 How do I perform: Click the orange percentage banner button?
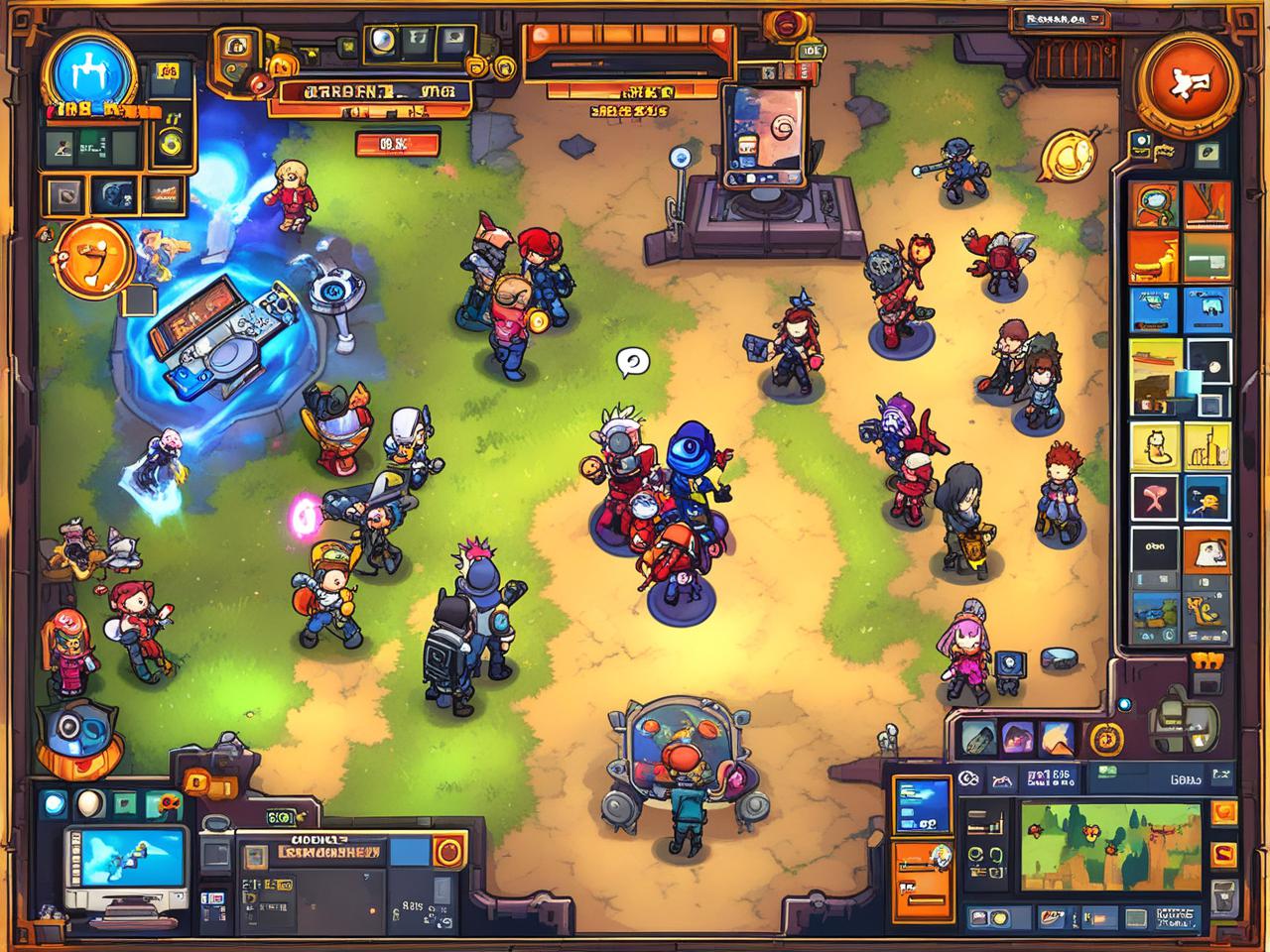tap(398, 145)
